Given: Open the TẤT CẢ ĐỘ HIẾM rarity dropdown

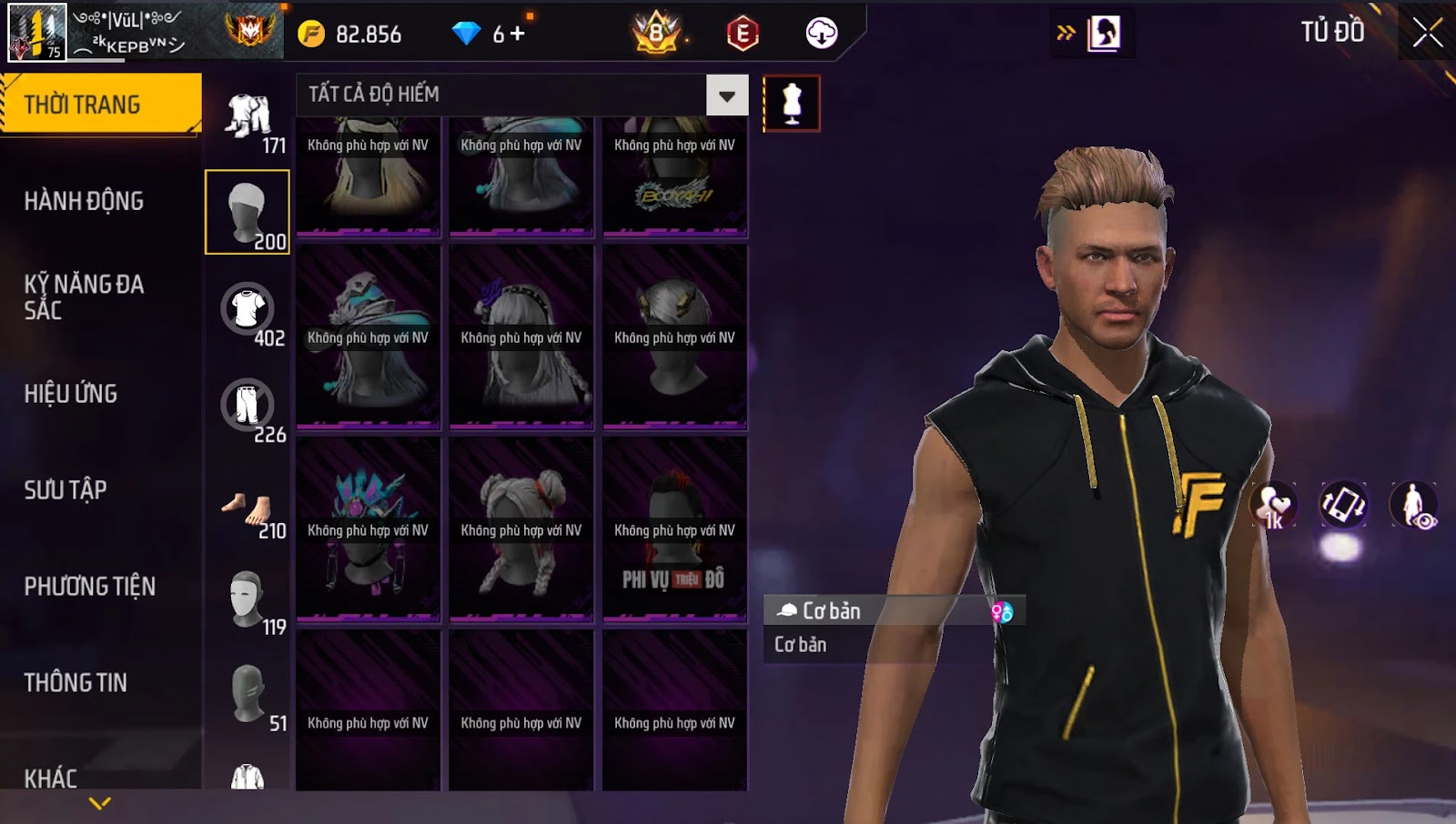Looking at the screenshot, I should 726,95.
